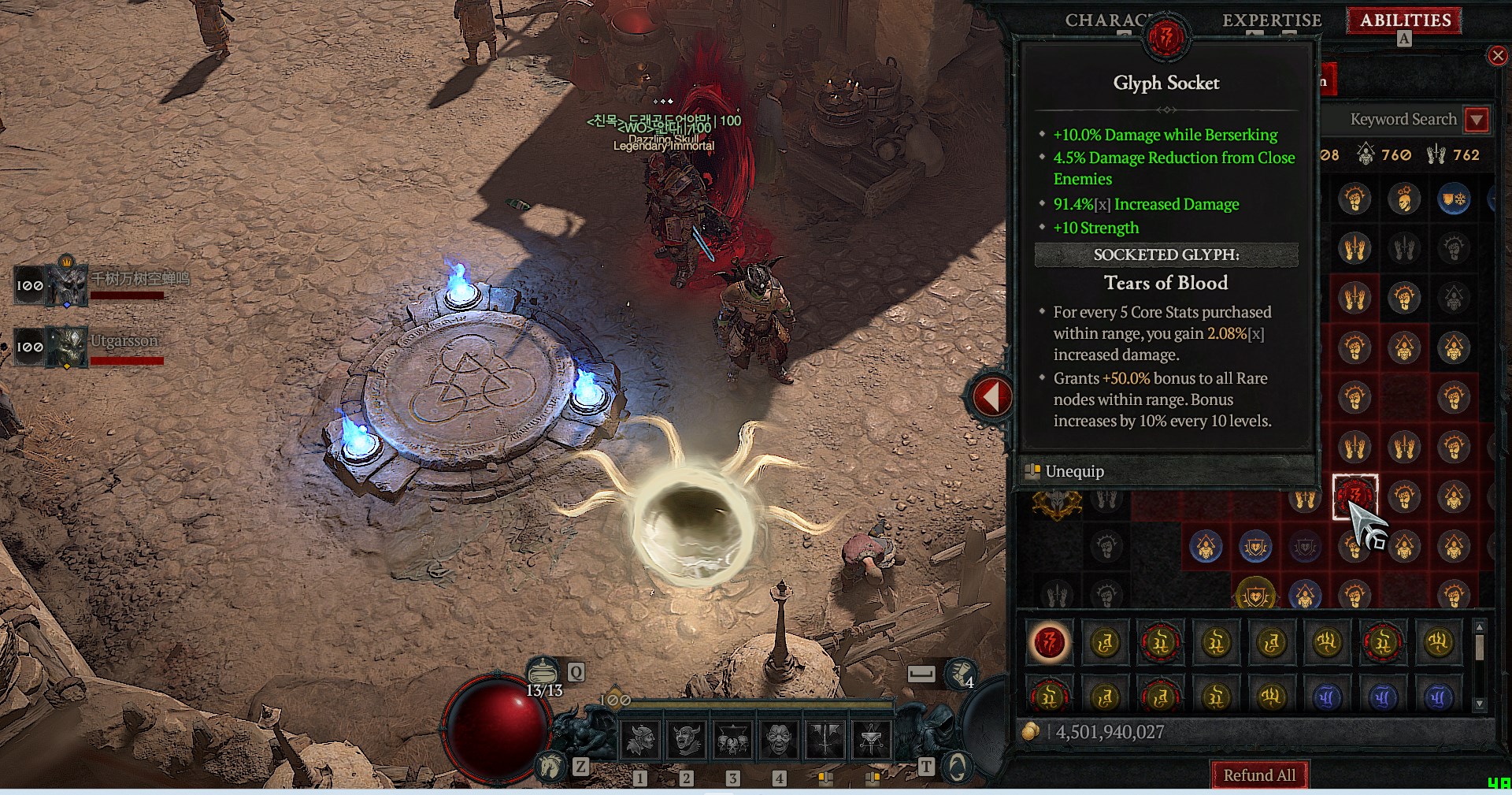The width and height of the screenshot is (1512, 795).
Task: Select the crowned party leader's portrait
Action: coord(68,284)
